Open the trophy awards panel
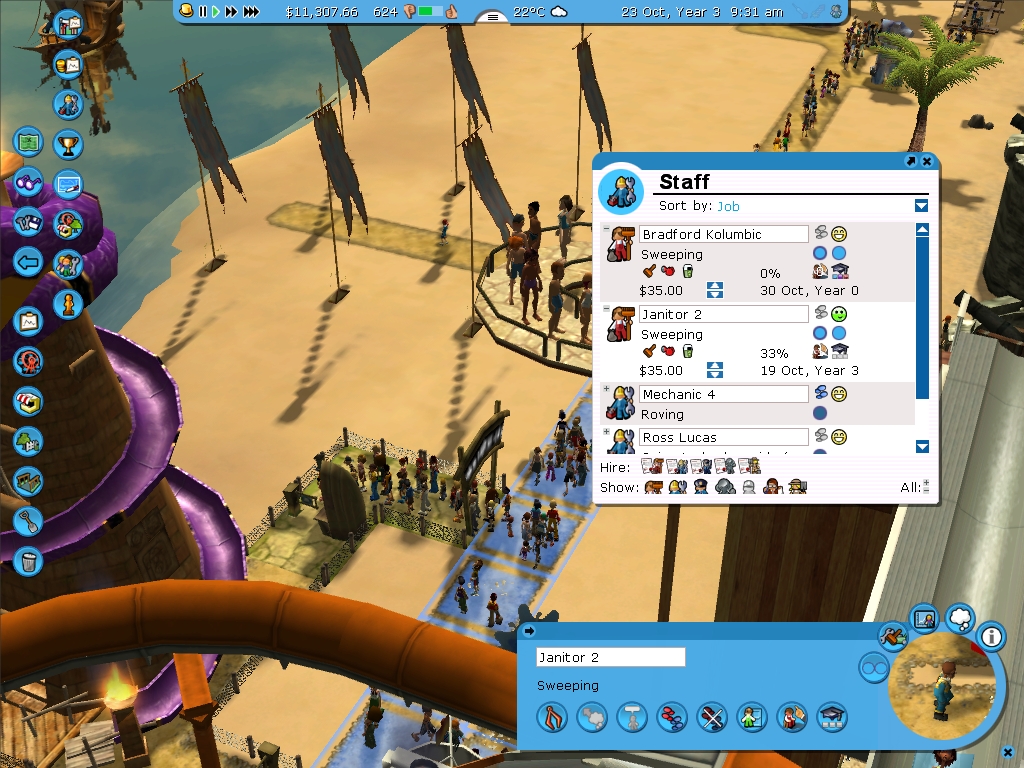Image resolution: width=1024 pixels, height=768 pixels. (68, 144)
